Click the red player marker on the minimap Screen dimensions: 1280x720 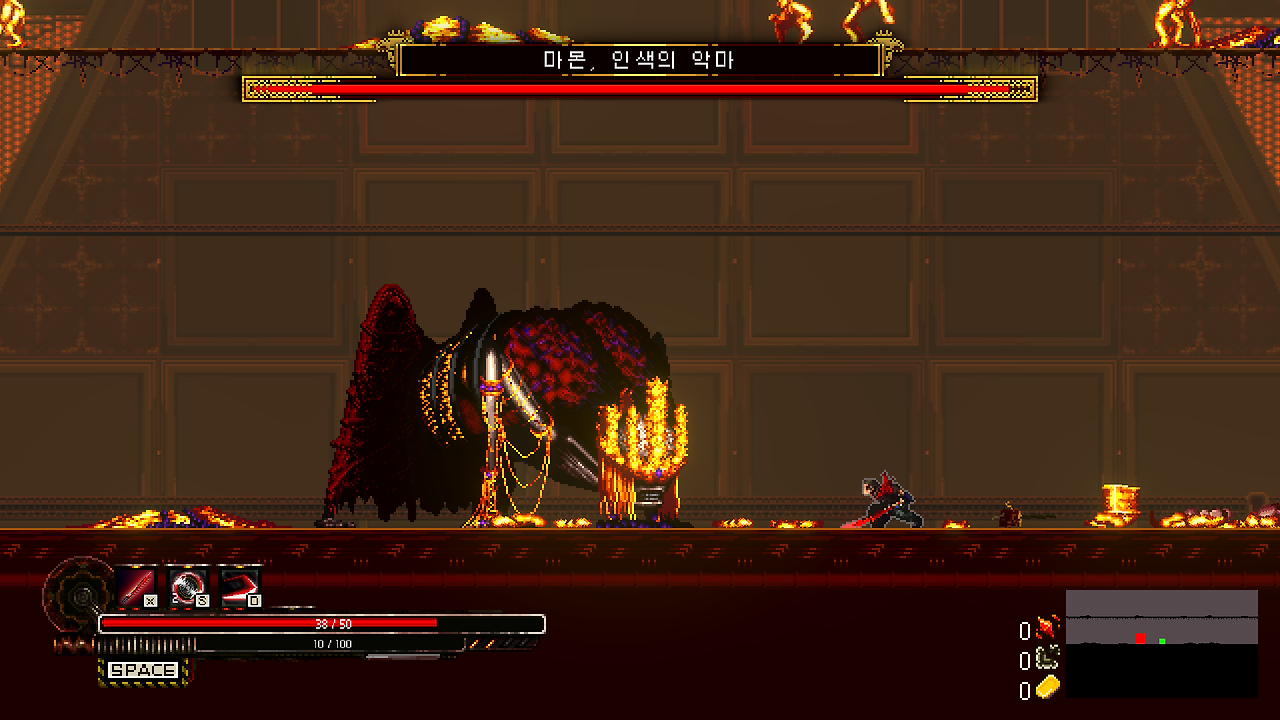[x=1141, y=635]
